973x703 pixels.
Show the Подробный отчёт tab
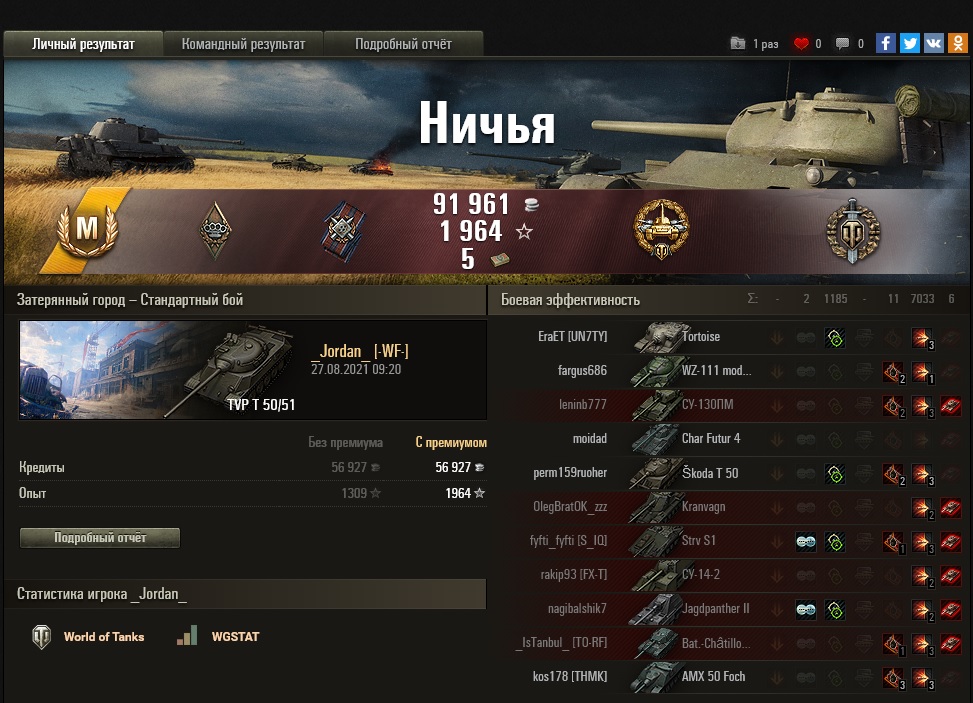tap(403, 44)
